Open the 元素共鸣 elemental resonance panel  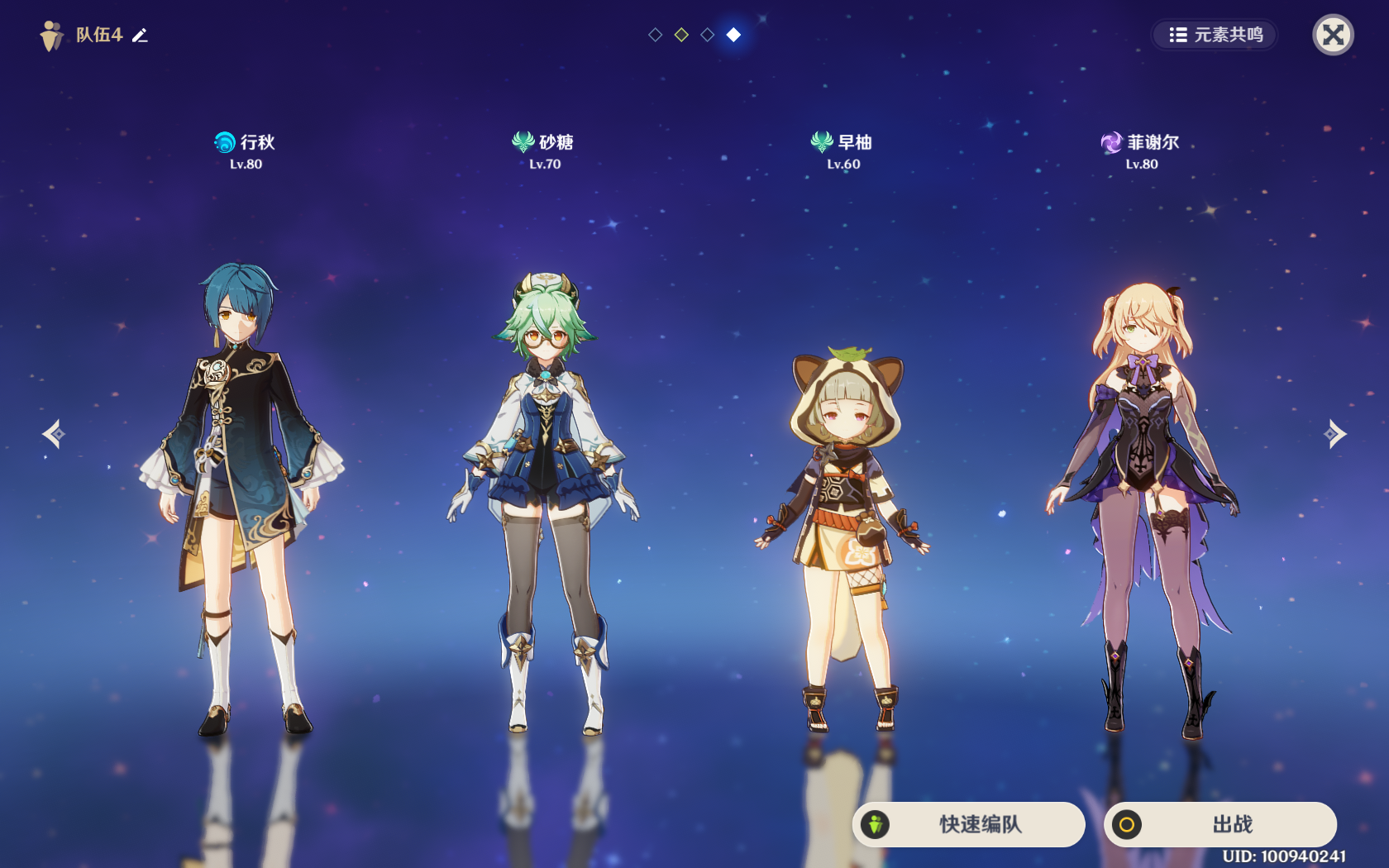[1215, 35]
